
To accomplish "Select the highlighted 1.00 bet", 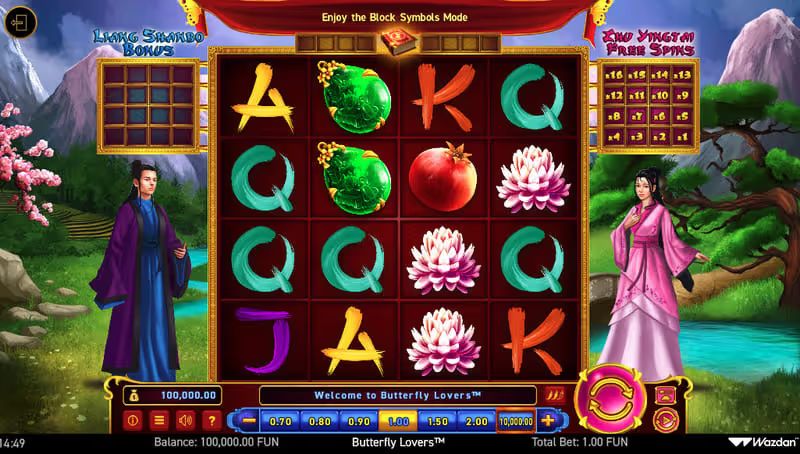I will tap(398, 421).
